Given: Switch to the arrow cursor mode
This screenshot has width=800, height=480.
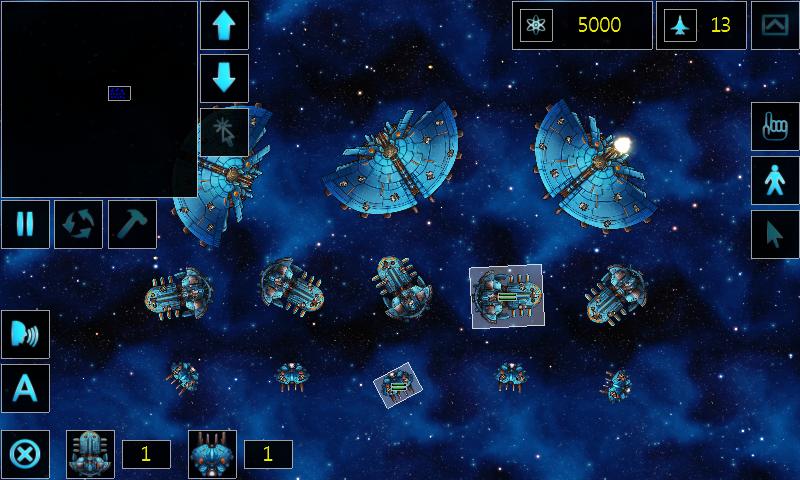Looking at the screenshot, I should (x=775, y=235).
